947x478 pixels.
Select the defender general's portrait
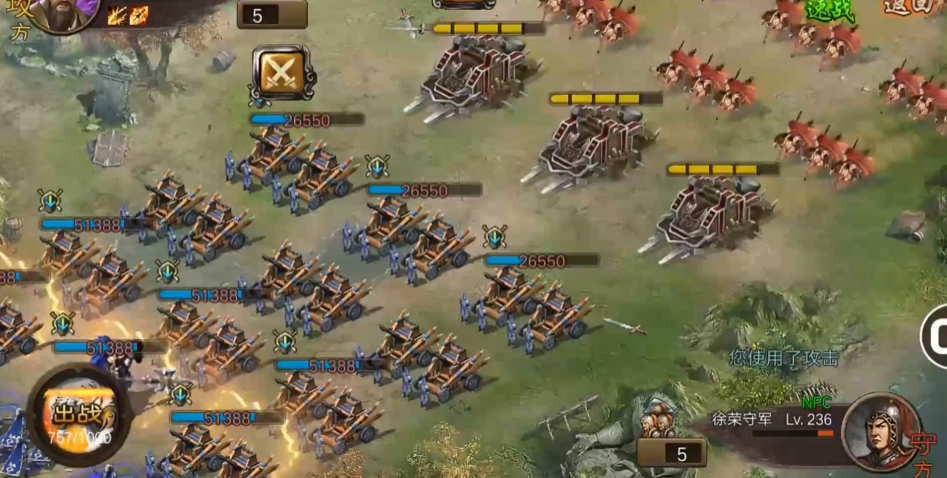coord(880,431)
